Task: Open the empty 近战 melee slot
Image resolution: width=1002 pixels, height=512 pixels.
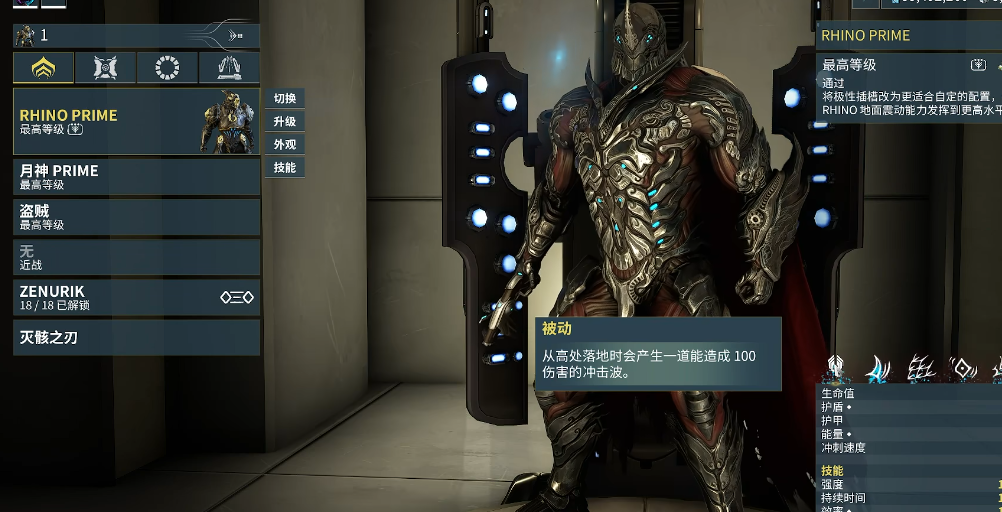Action: (136, 257)
